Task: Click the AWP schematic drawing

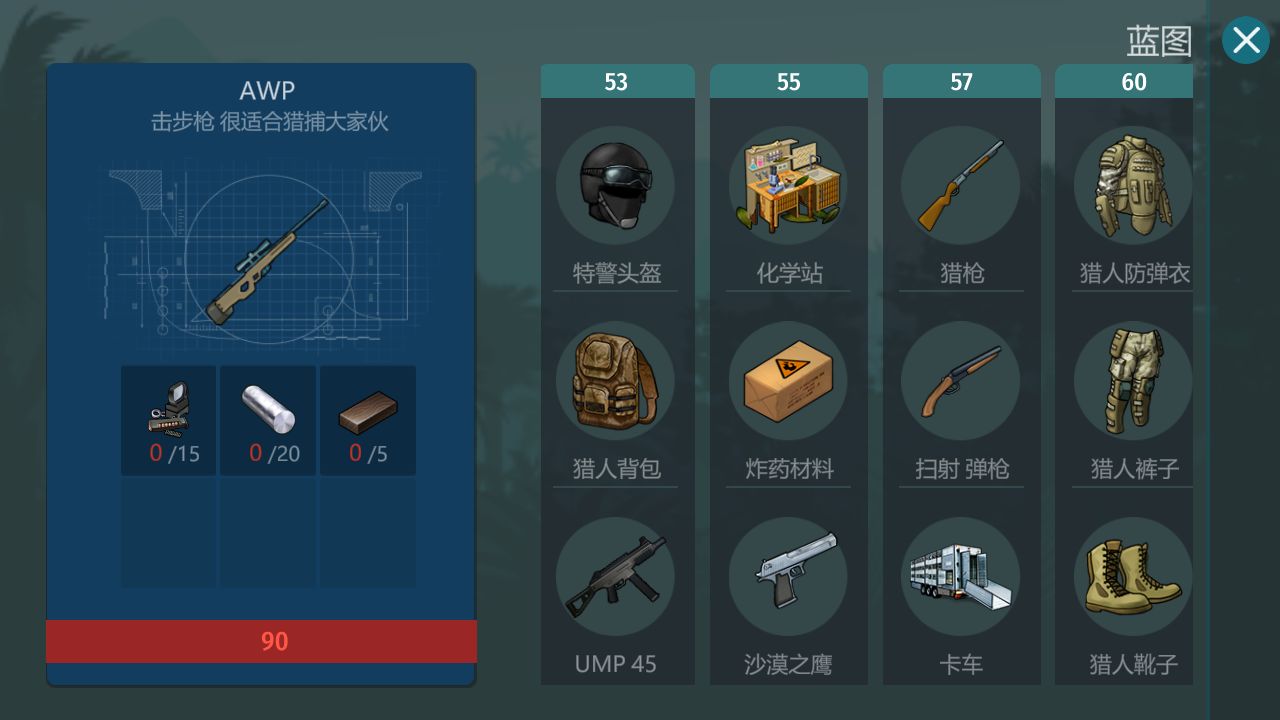Action: pyautogui.click(x=260, y=255)
